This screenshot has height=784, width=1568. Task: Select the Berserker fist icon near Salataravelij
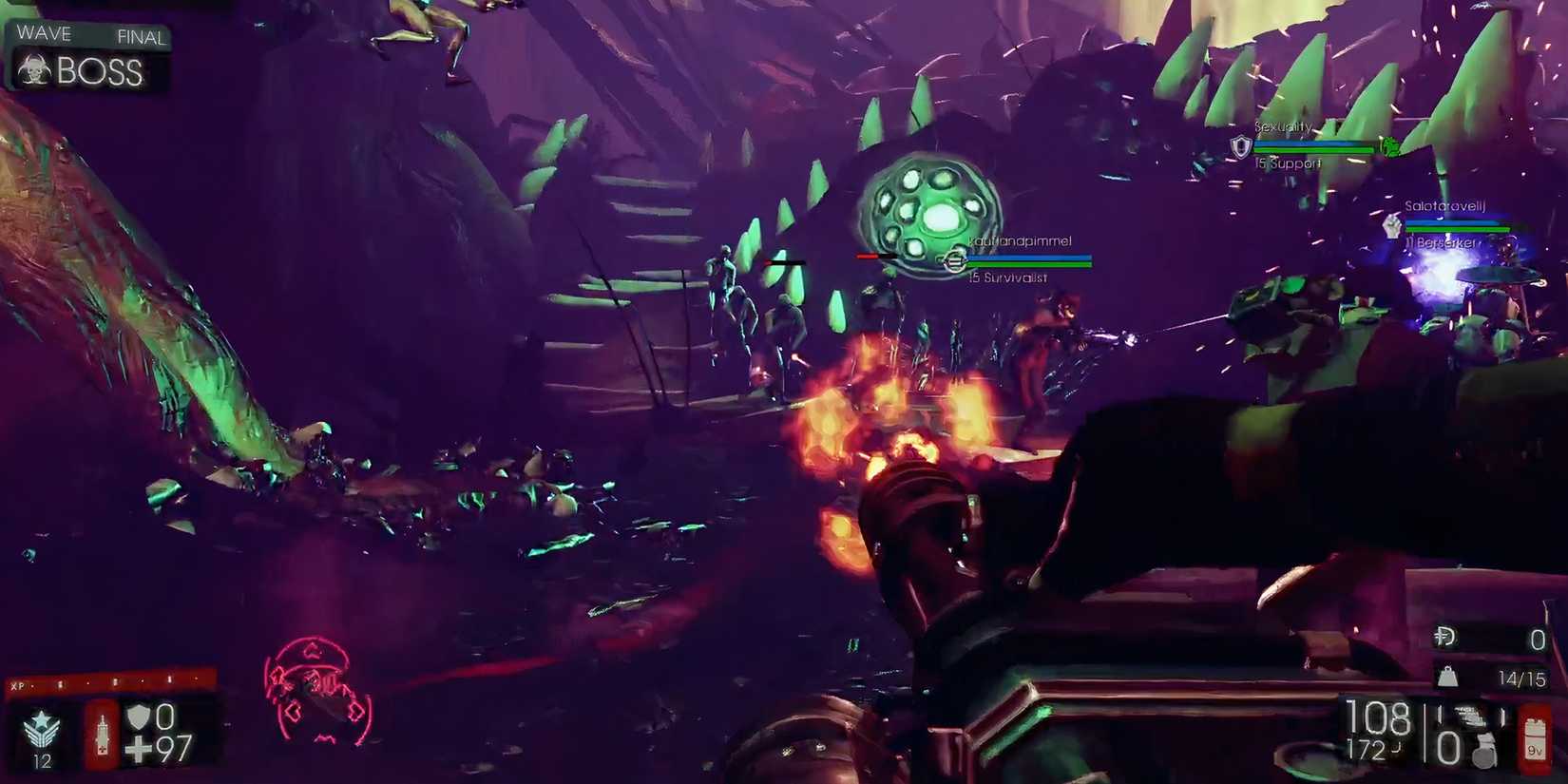pyautogui.click(x=1394, y=226)
